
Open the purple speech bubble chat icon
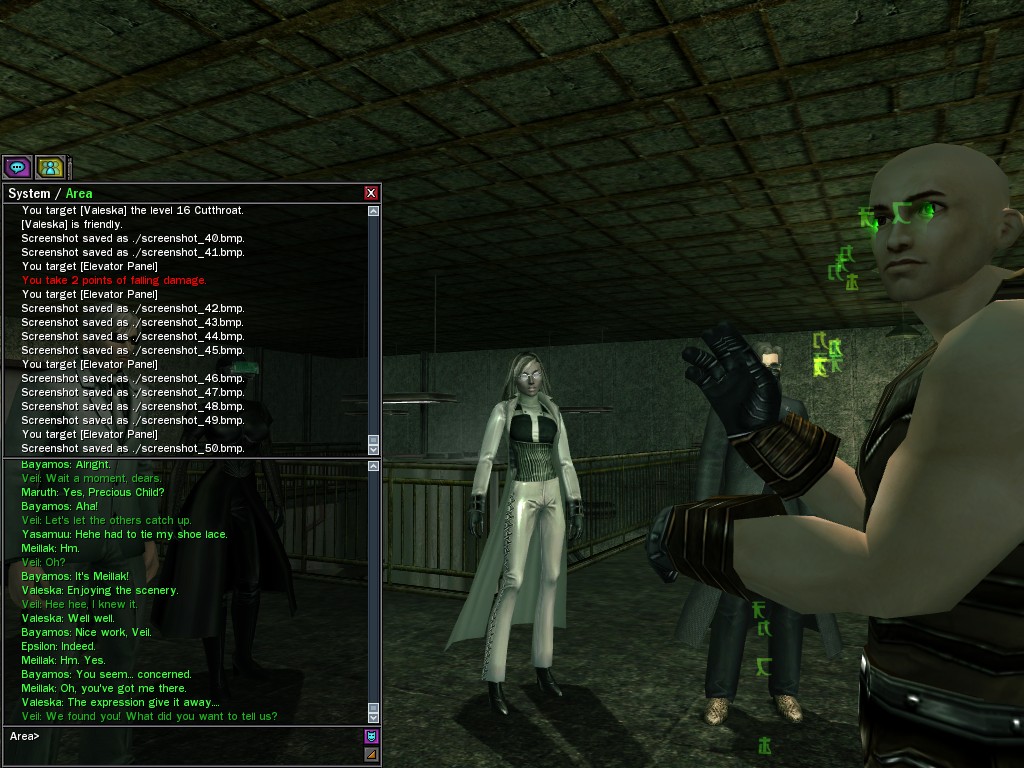17,167
